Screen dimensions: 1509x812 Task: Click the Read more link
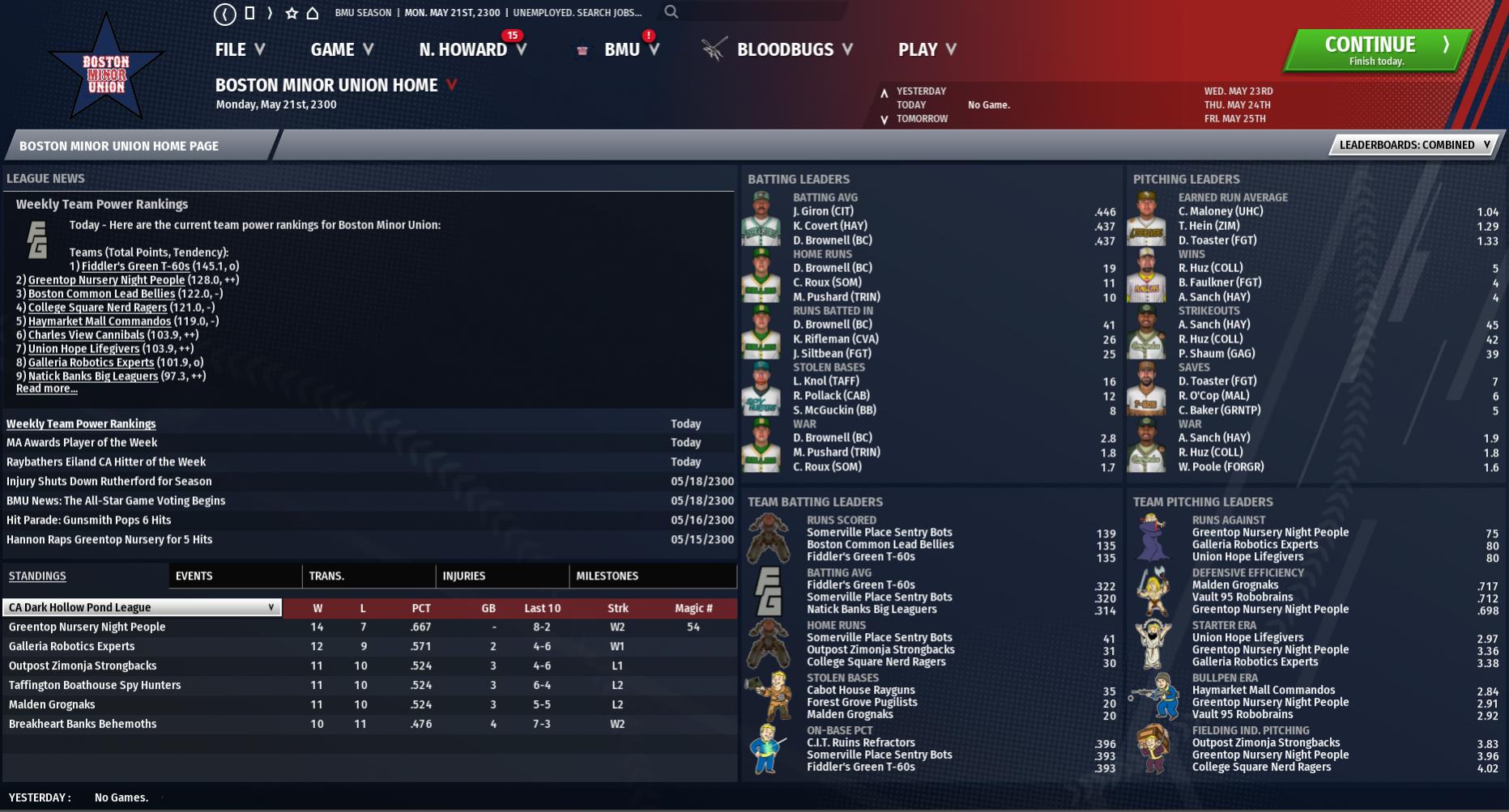[47, 389]
